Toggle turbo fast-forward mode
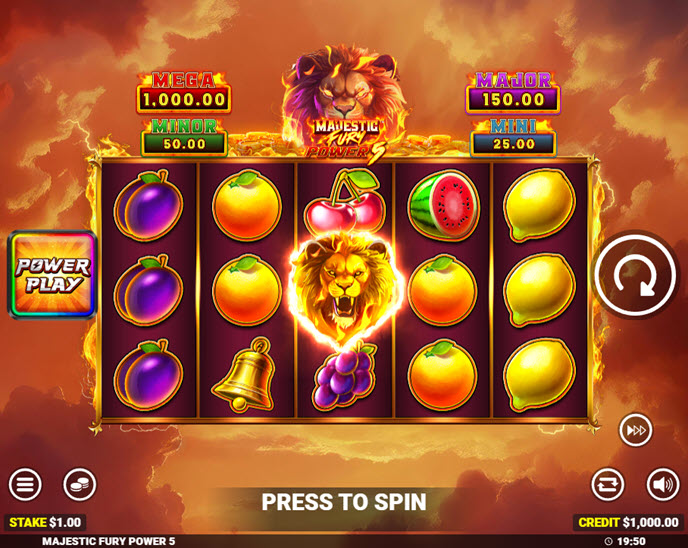The height and width of the screenshot is (548, 688). pos(635,429)
